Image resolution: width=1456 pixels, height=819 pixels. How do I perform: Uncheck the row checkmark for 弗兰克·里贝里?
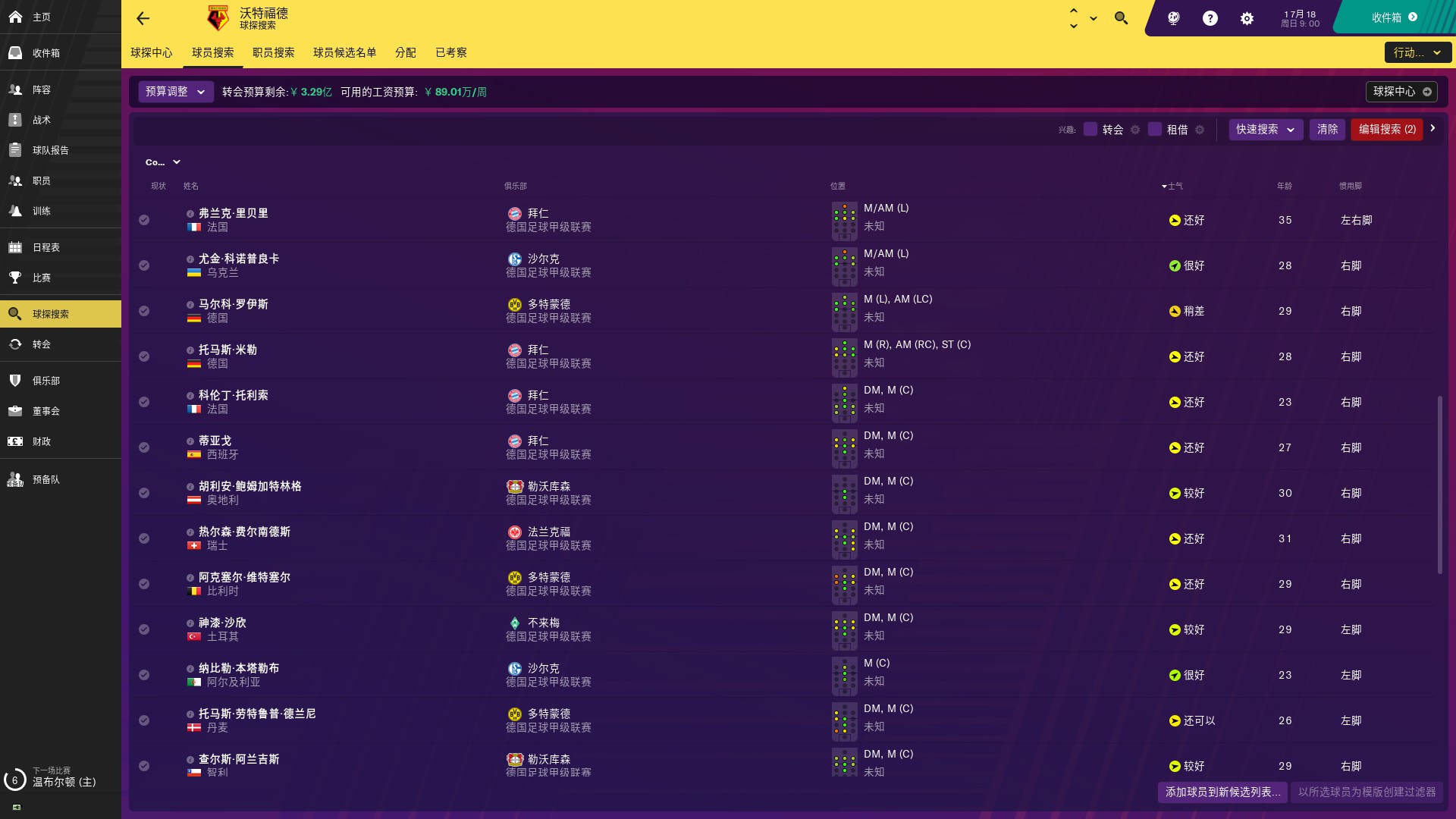click(144, 220)
